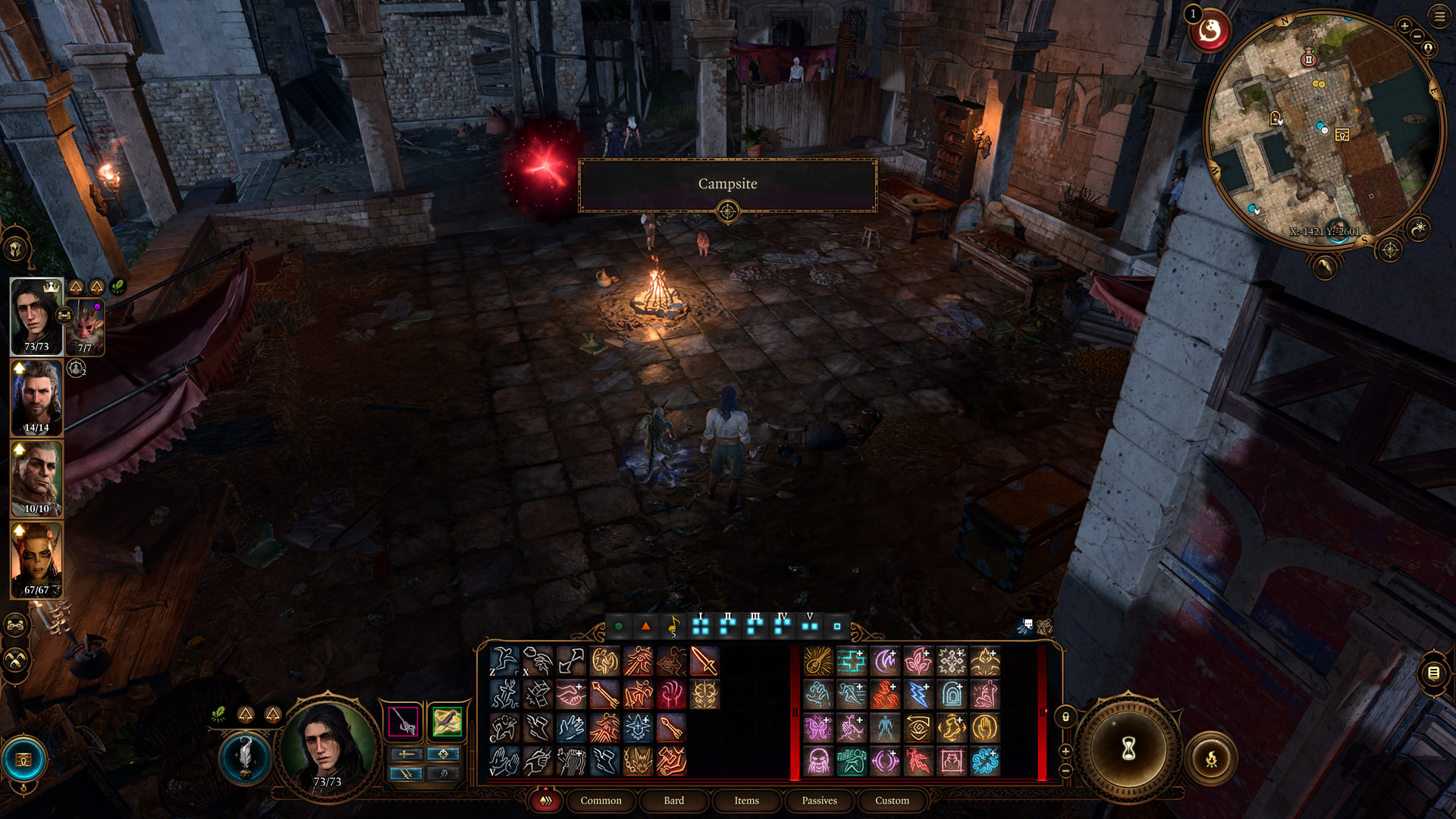
Task: Click the Campsite waypoint marker button
Action: pos(727,212)
